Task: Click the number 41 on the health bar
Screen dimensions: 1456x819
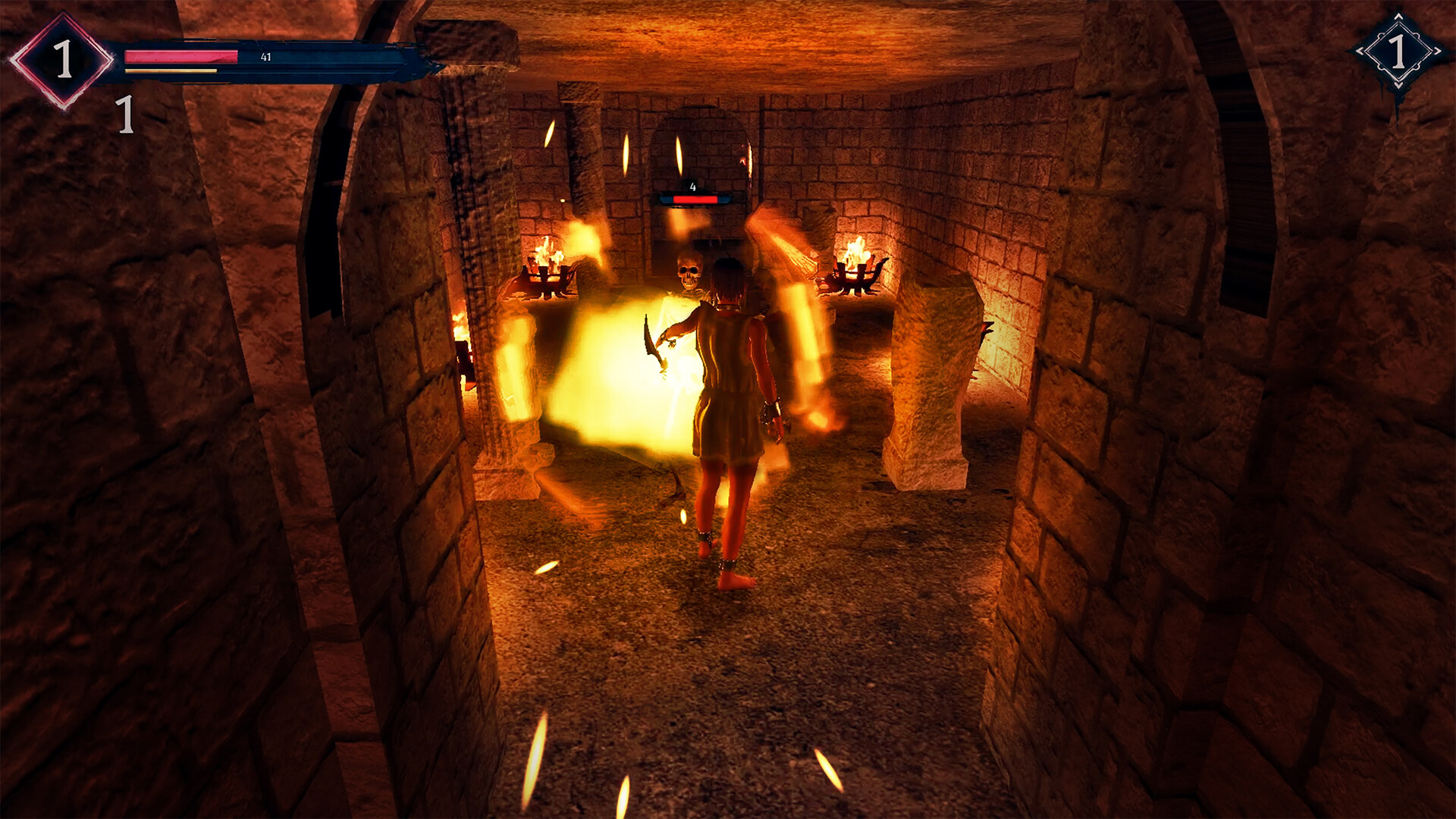Action: pos(267,55)
